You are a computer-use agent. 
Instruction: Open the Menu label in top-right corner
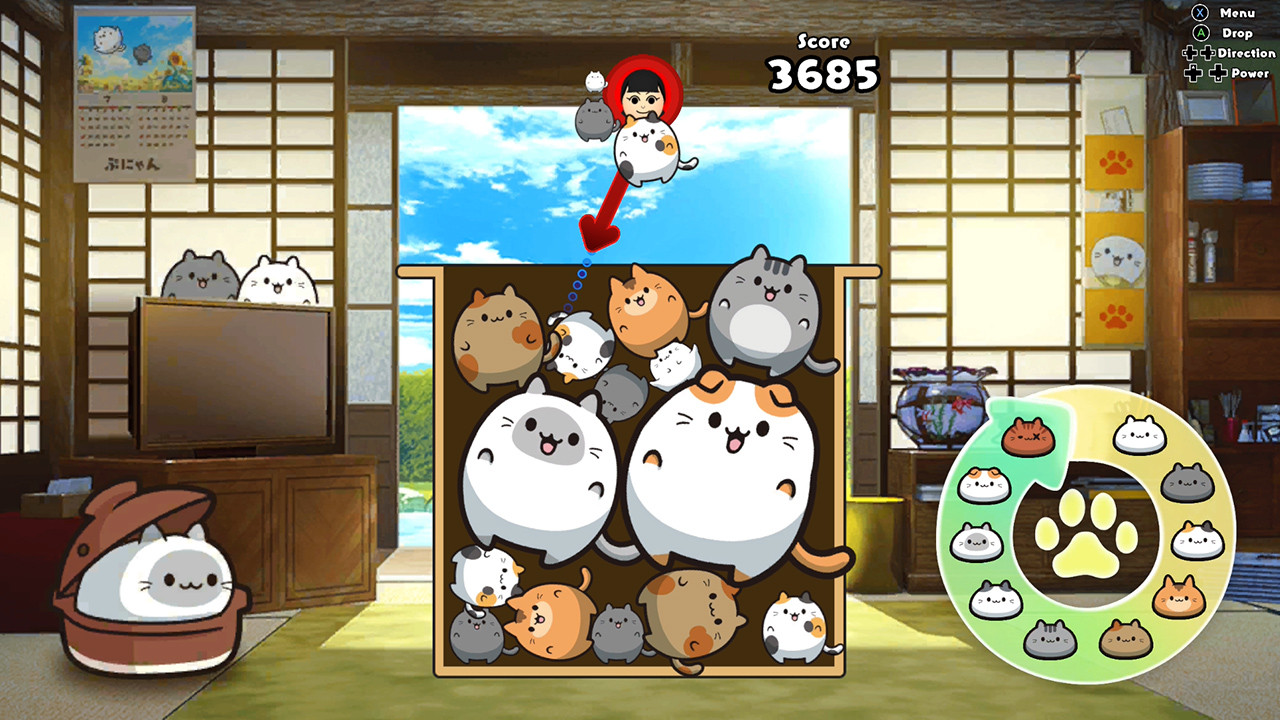point(1237,13)
